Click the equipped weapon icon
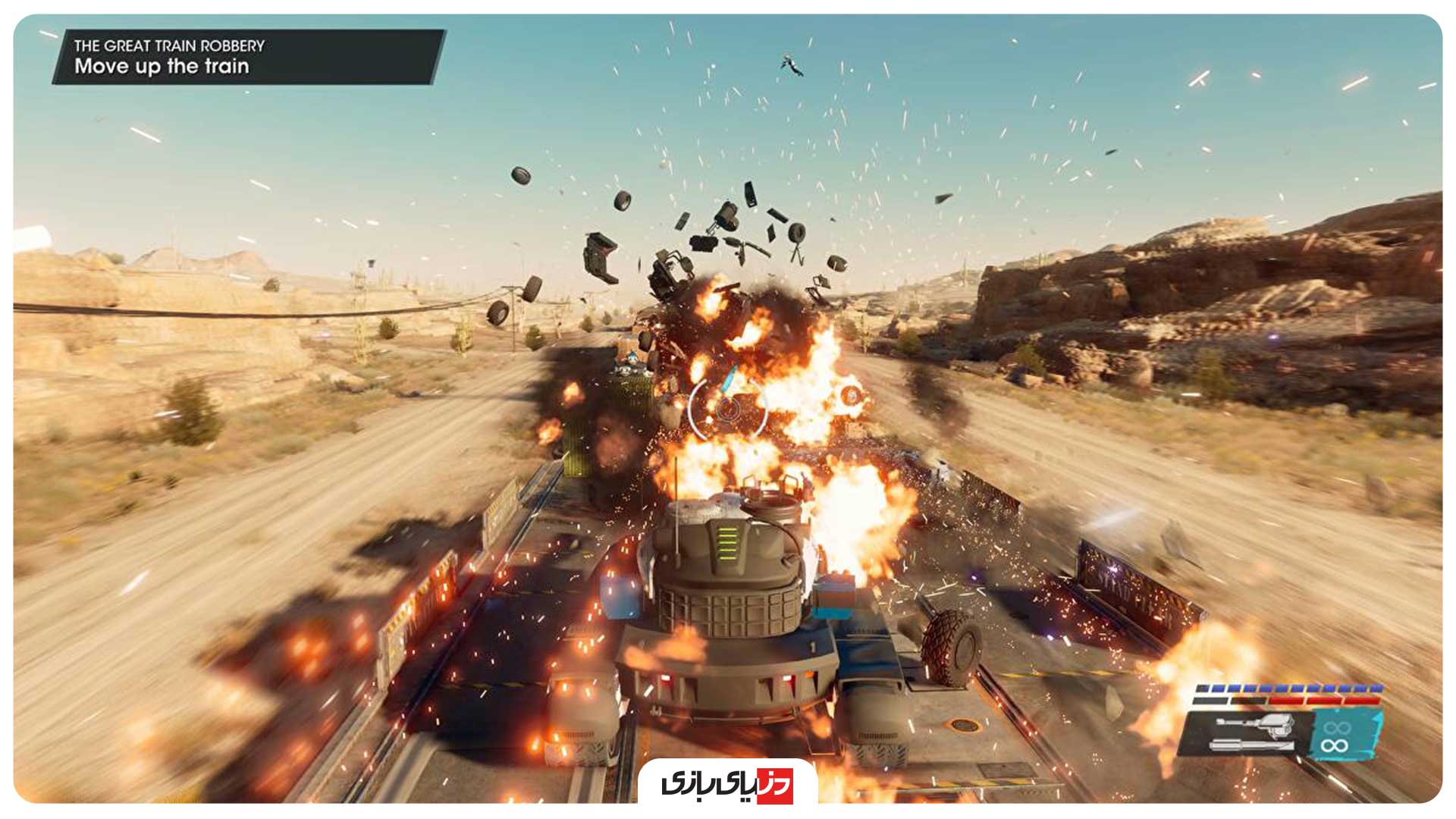 pos(1251,733)
